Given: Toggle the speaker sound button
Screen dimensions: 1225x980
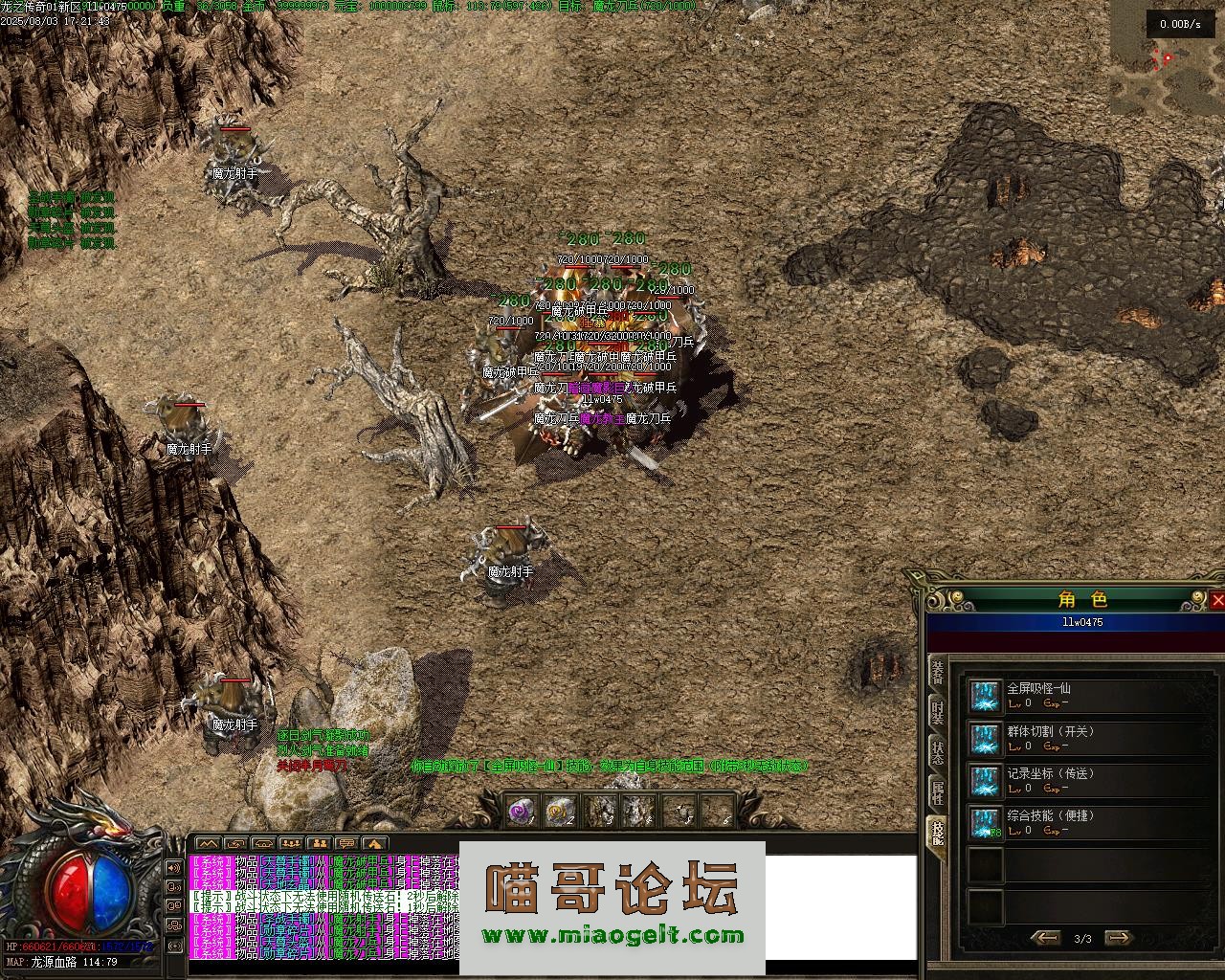Looking at the screenshot, I should pos(174,867).
